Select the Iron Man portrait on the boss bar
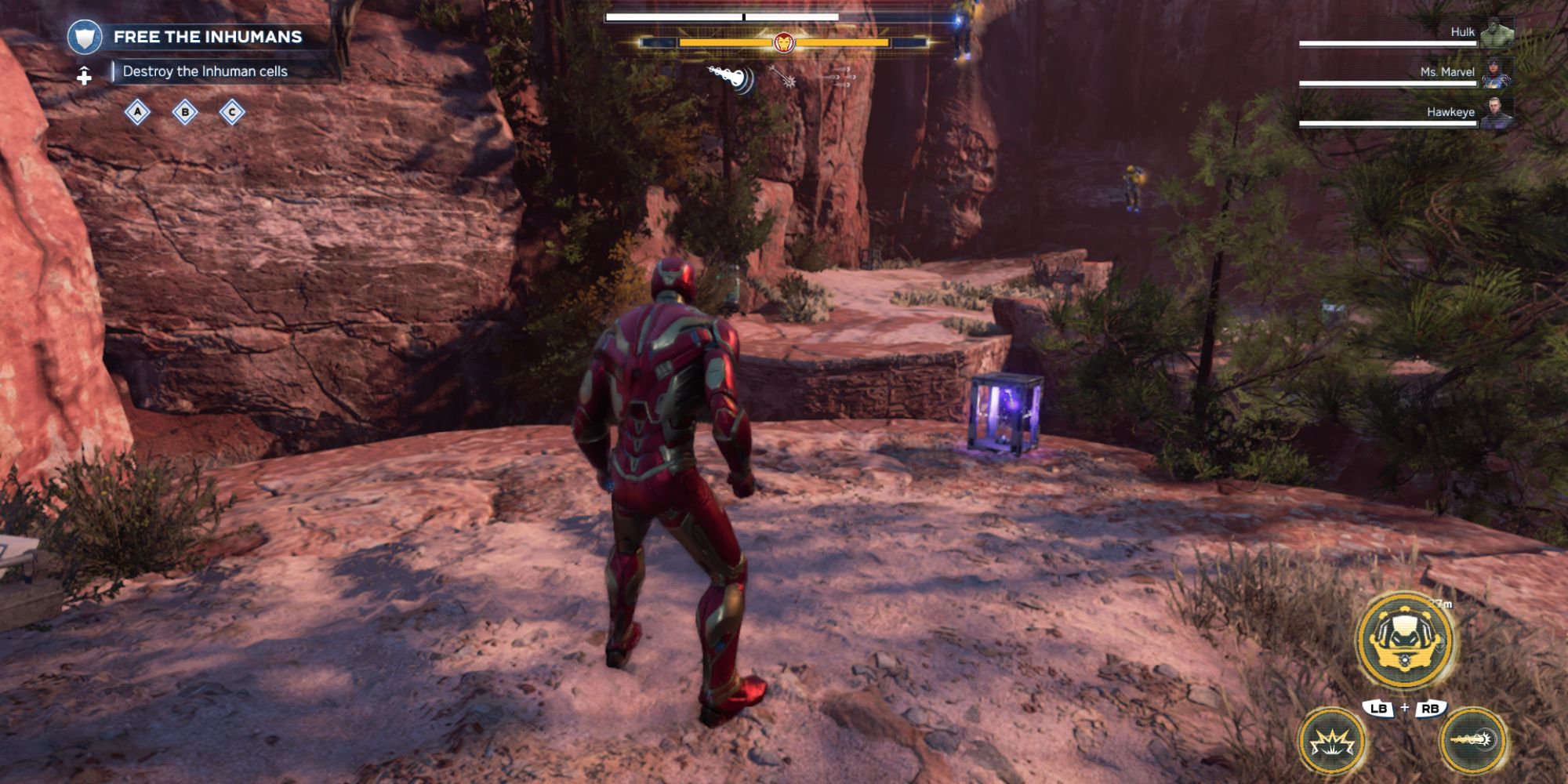This screenshot has height=784, width=1568. (x=784, y=42)
